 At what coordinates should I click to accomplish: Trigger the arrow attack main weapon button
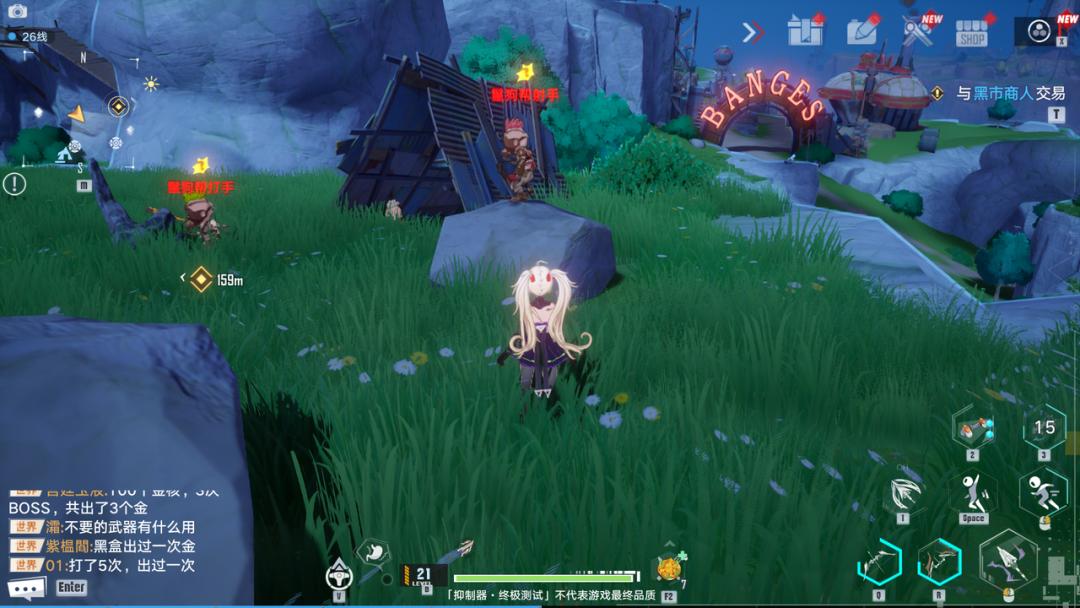(x=1008, y=562)
